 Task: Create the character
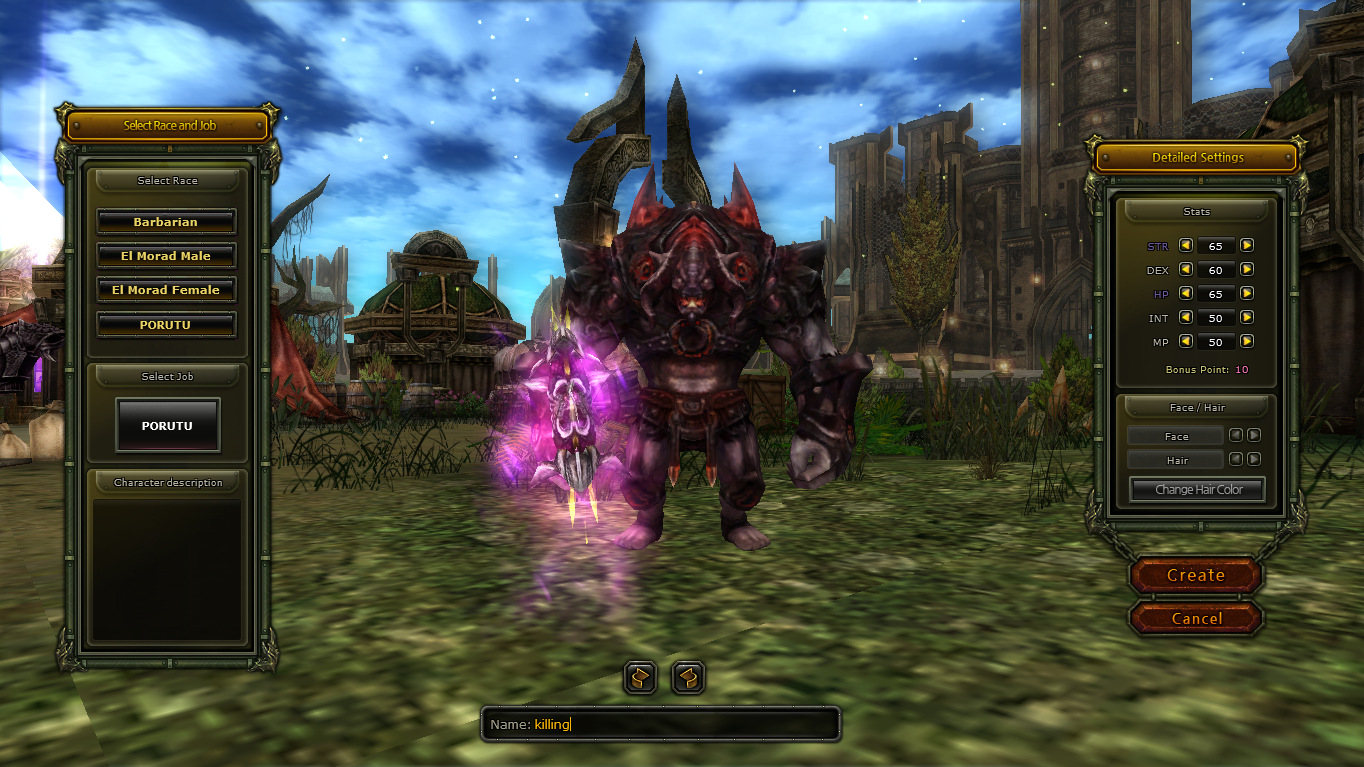coord(1196,575)
